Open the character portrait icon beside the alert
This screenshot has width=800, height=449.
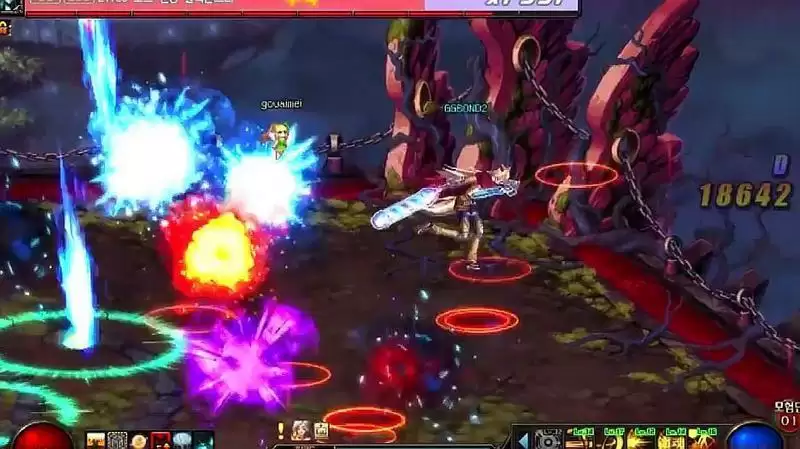pyautogui.click(x=300, y=430)
